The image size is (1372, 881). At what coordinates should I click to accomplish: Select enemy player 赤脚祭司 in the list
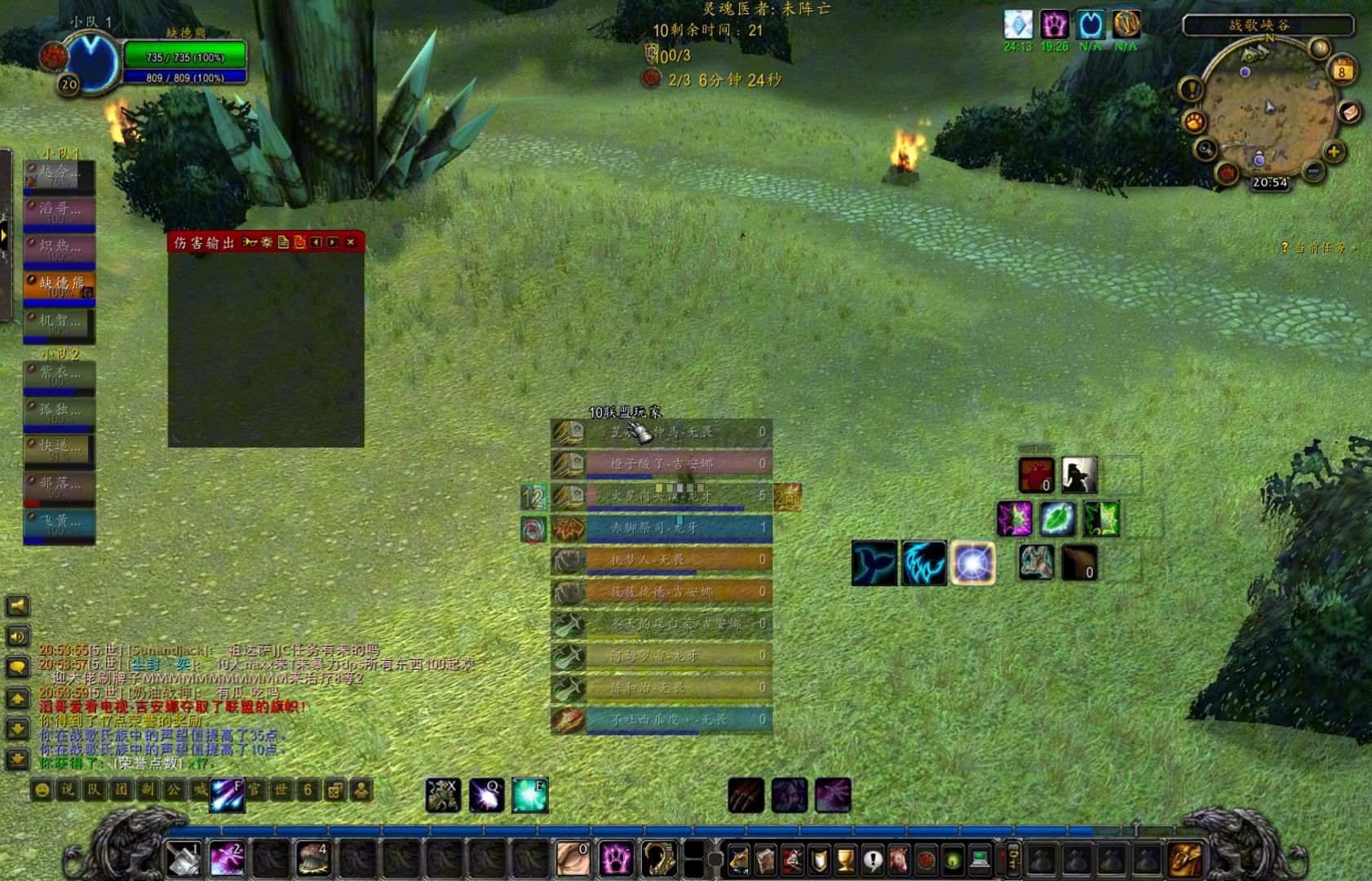(x=677, y=528)
